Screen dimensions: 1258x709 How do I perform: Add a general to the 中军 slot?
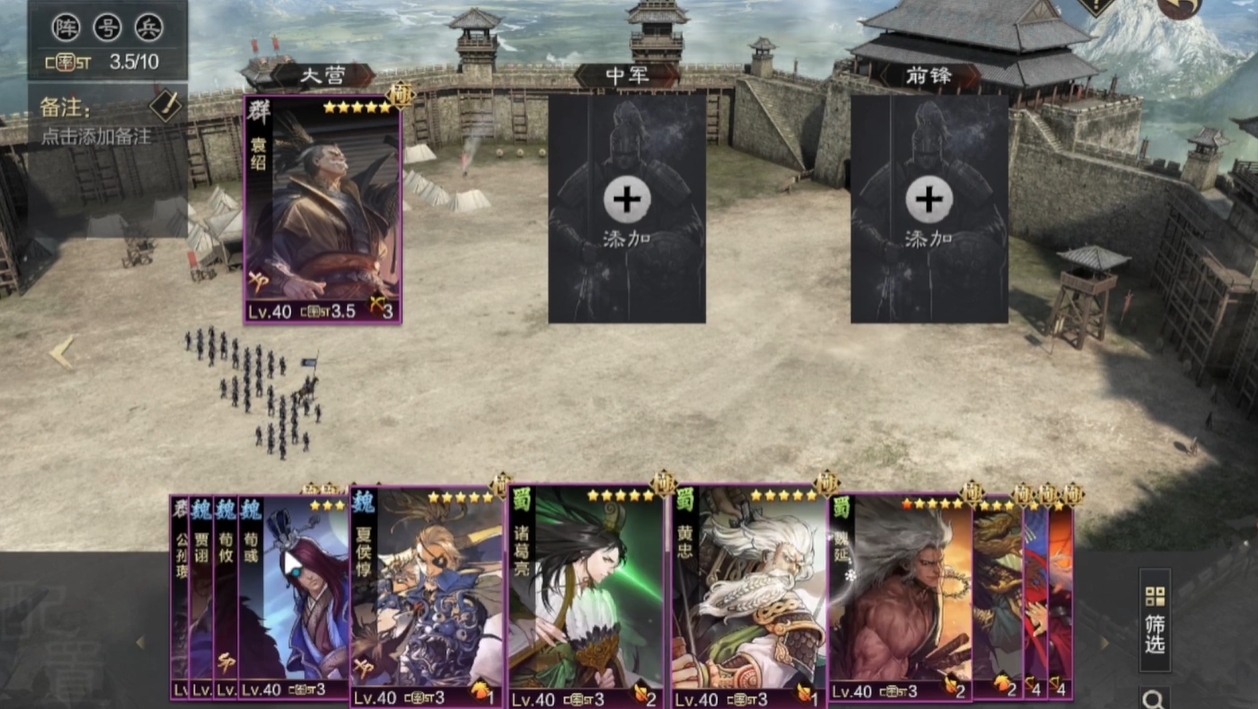point(627,208)
